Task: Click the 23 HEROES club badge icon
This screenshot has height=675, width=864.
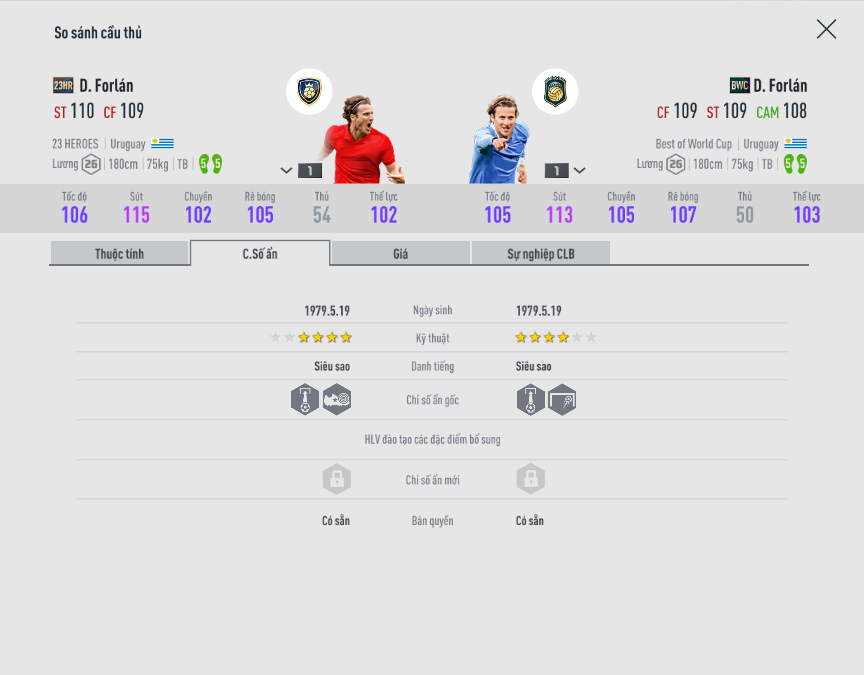Action: tap(309, 92)
